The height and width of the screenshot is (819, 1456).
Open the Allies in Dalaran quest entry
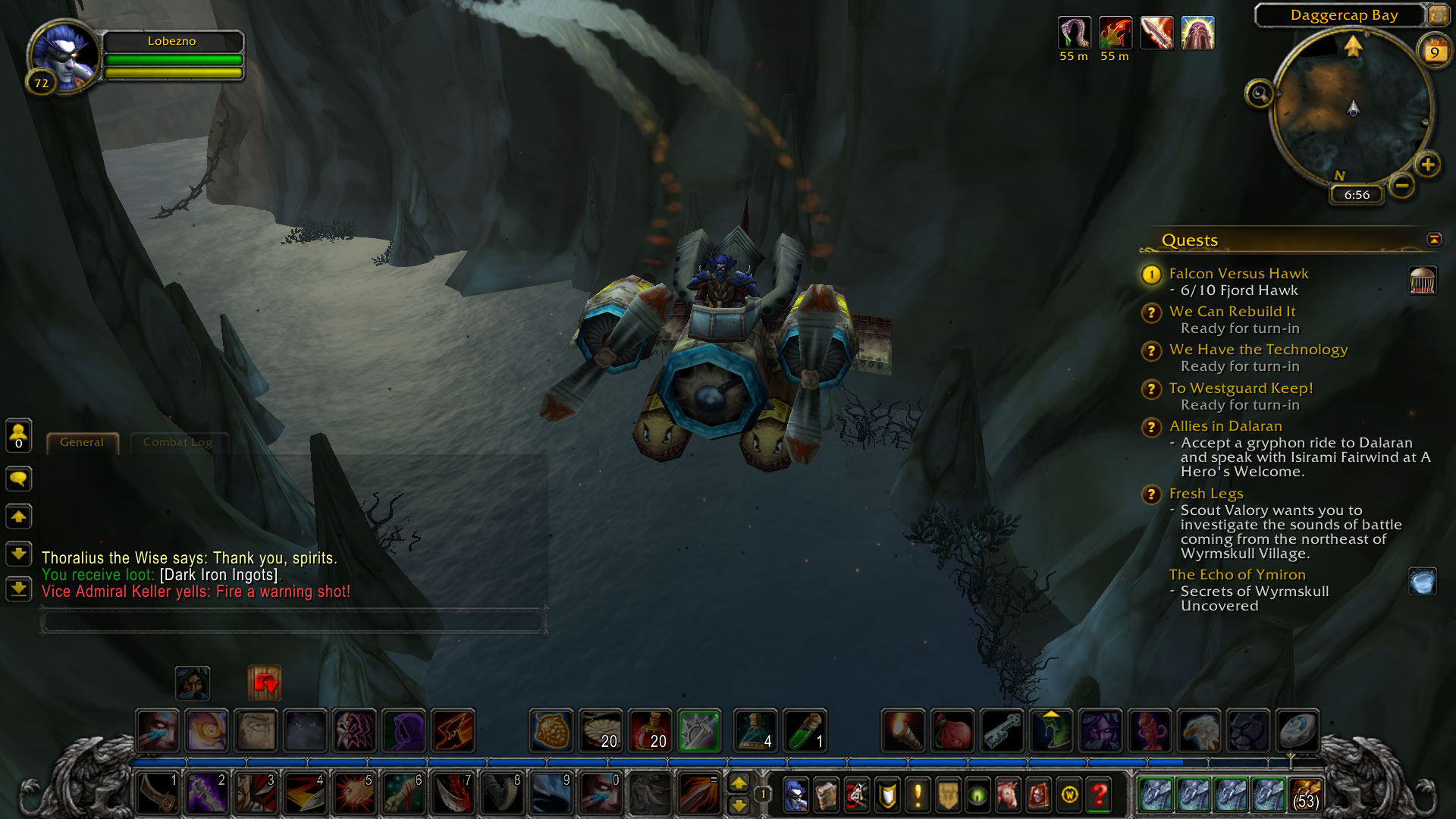[x=1225, y=426]
